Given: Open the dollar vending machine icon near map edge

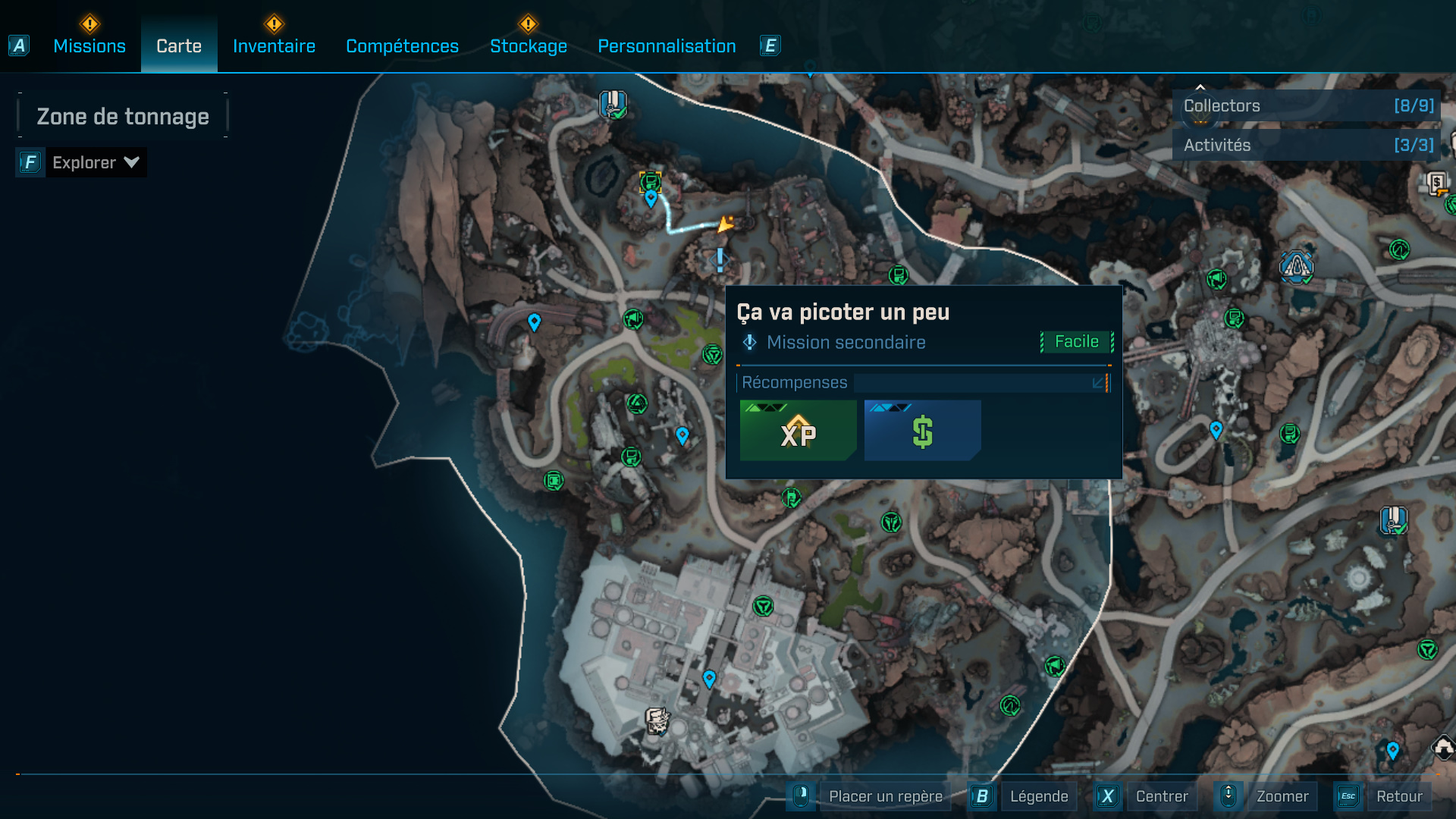Looking at the screenshot, I should [x=1437, y=182].
